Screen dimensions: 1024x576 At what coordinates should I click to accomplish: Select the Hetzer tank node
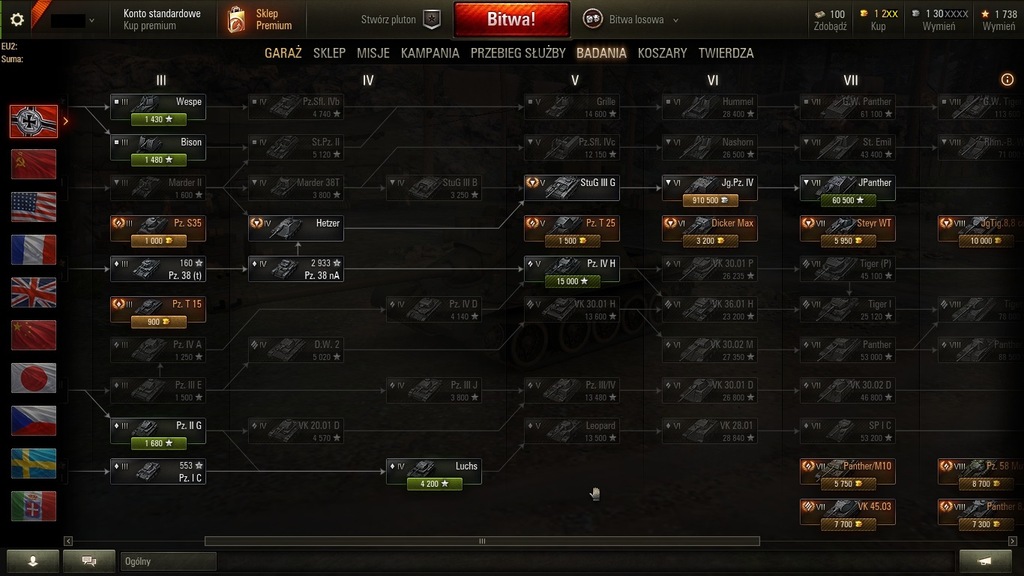296,228
